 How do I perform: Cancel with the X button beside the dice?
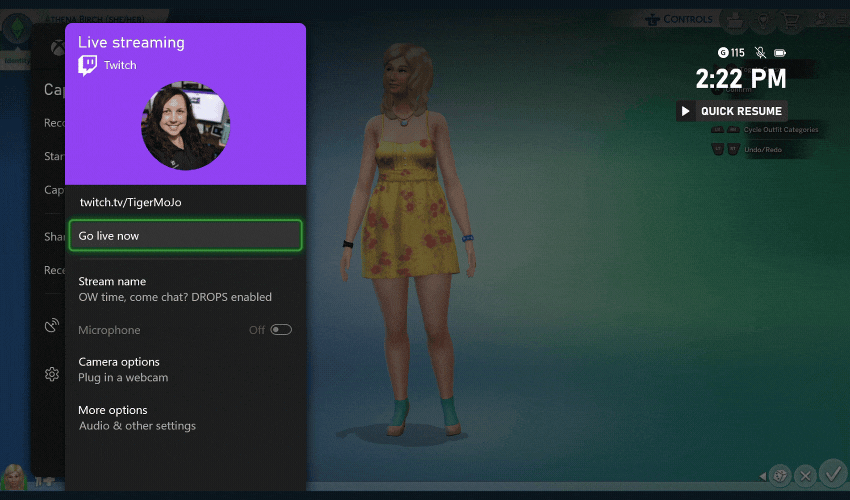(805, 475)
